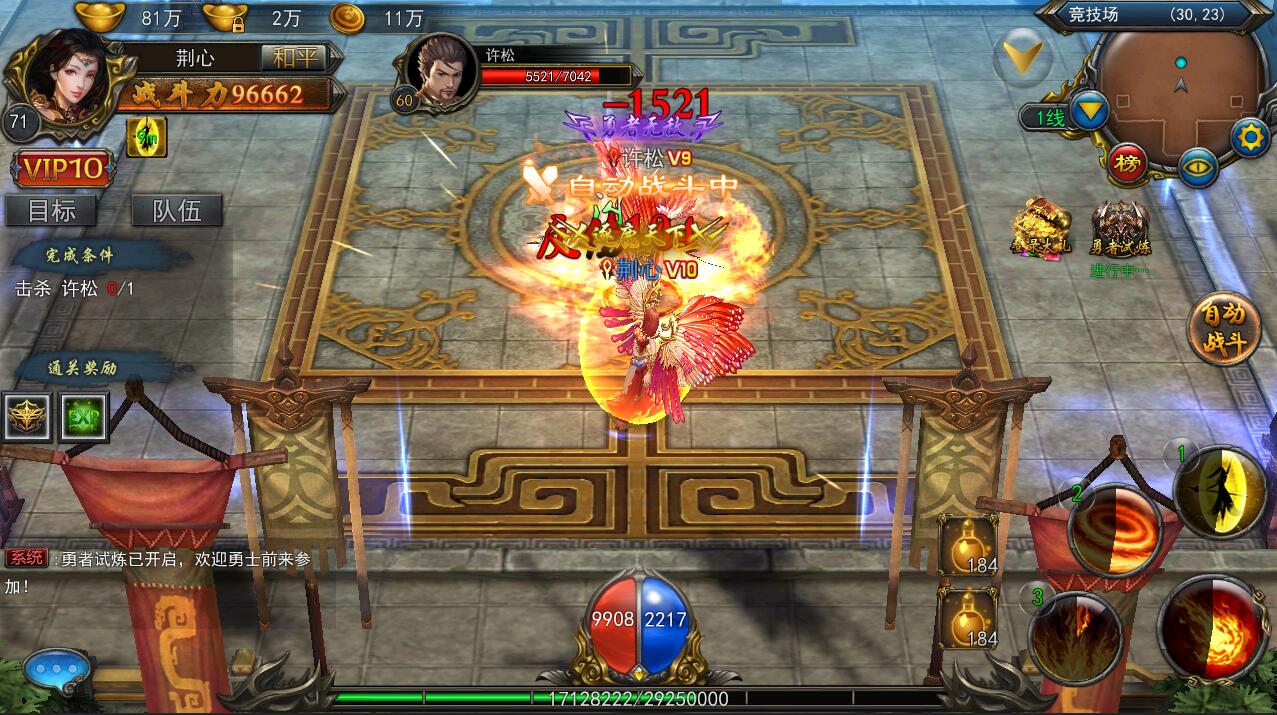Open the VIP10 privileges panel

coord(61,168)
